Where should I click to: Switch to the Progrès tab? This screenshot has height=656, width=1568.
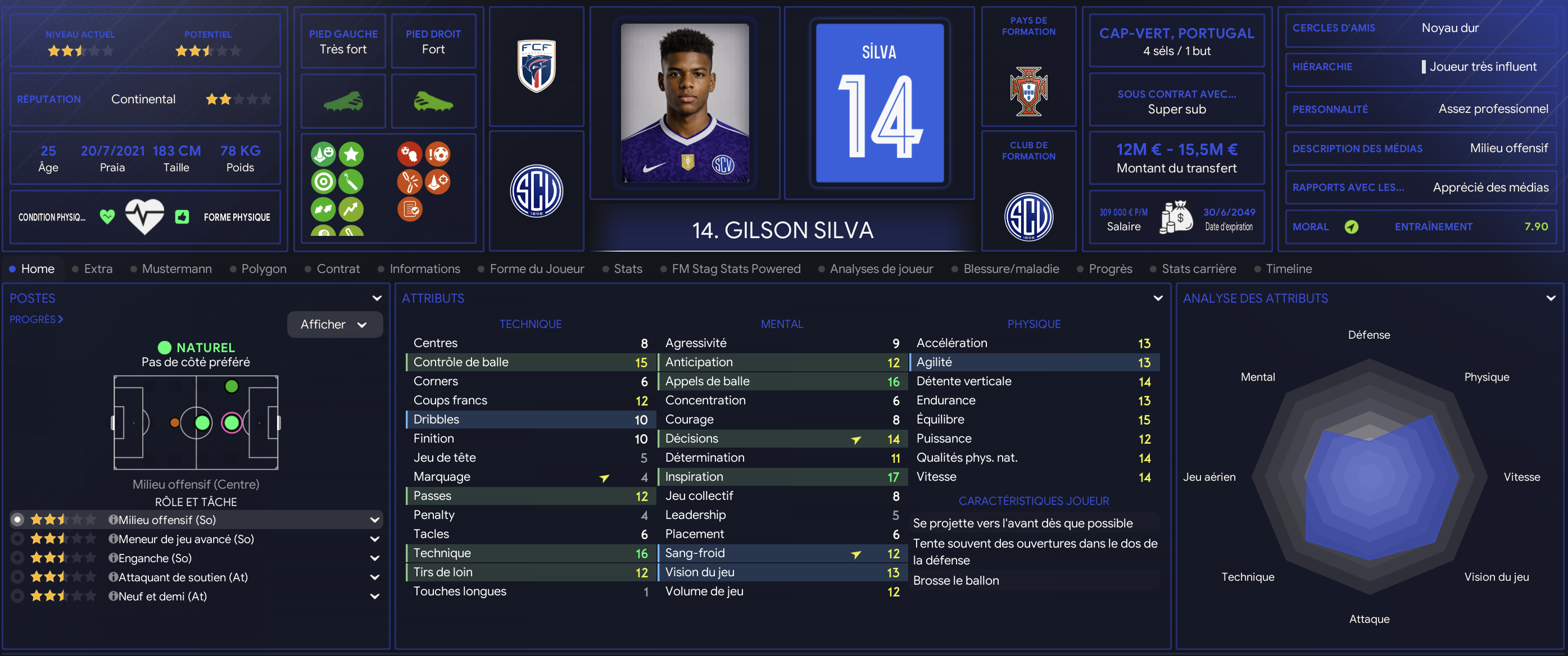pyautogui.click(x=1109, y=269)
